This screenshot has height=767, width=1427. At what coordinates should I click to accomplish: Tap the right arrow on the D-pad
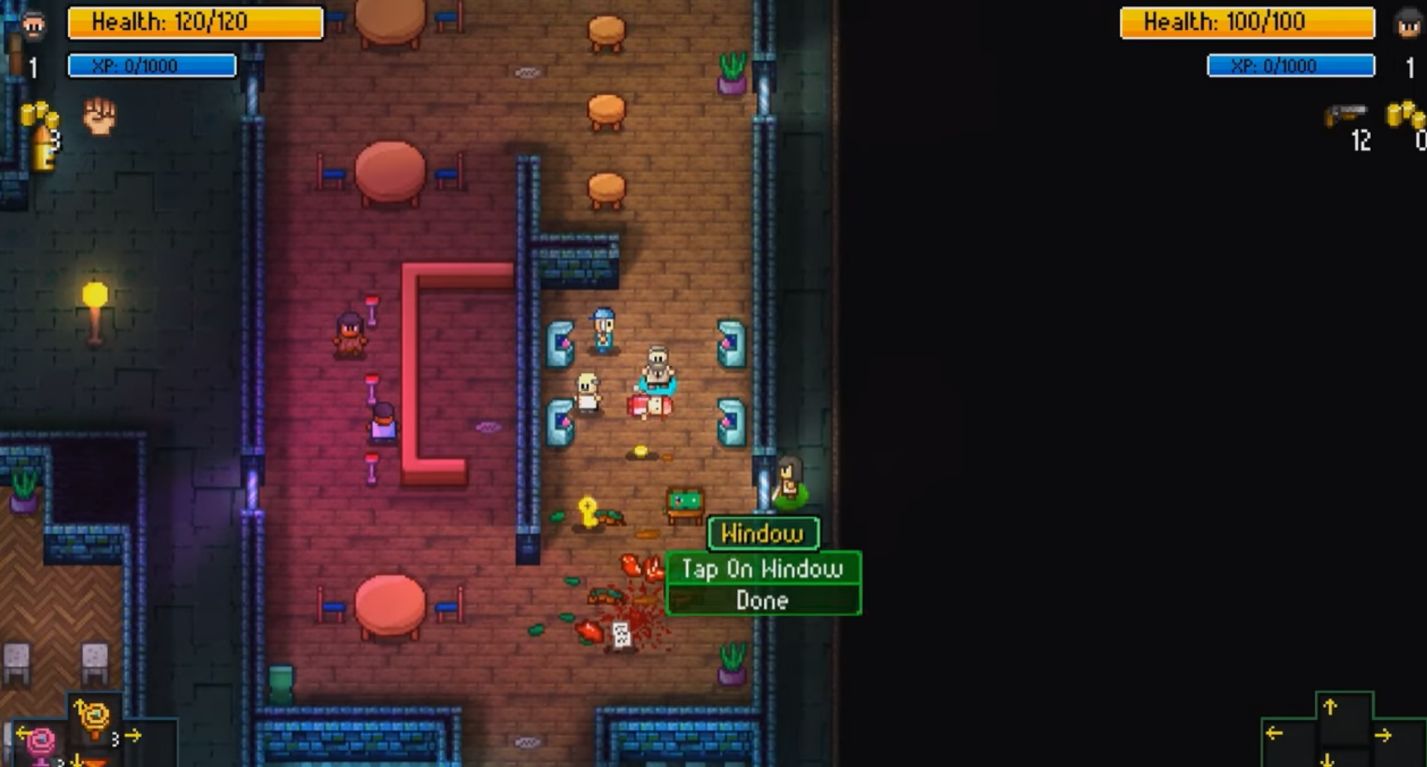coord(1382,735)
